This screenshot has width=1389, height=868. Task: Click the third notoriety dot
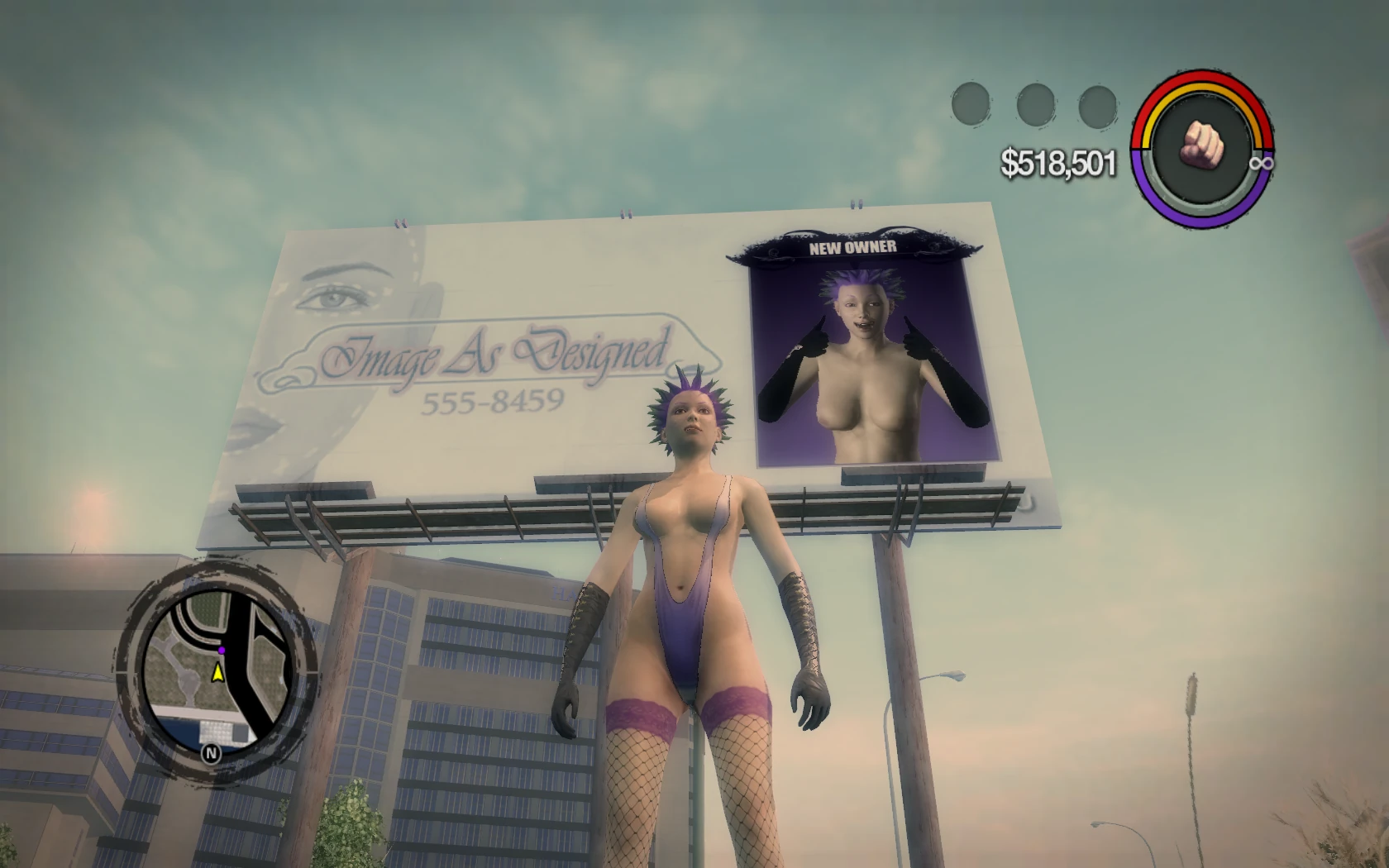click(x=1097, y=107)
